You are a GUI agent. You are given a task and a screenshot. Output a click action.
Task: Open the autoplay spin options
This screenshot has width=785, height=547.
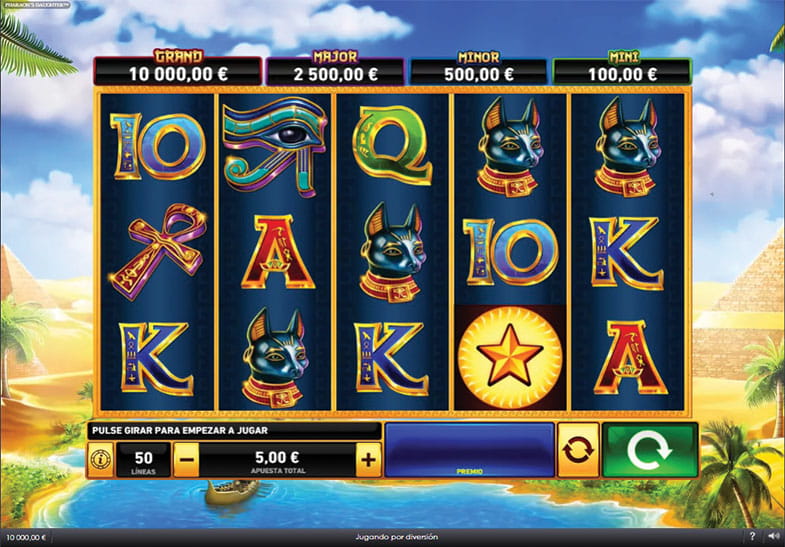578,450
